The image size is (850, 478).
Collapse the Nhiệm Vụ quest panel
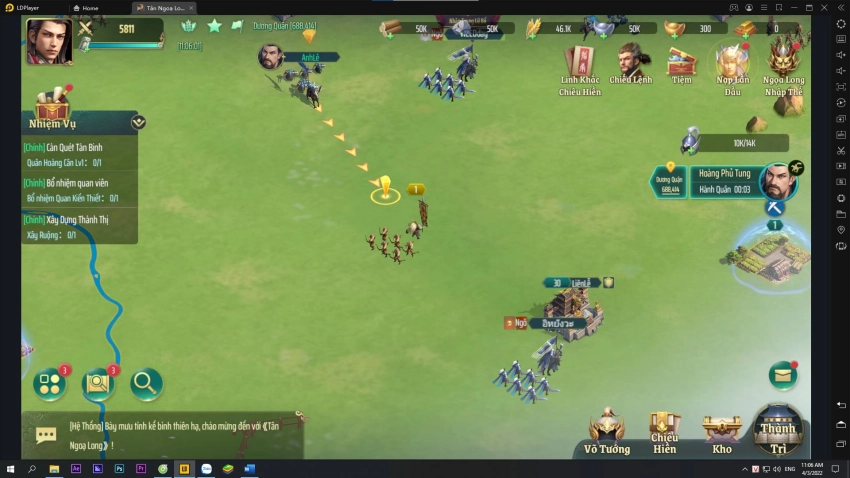click(x=138, y=122)
